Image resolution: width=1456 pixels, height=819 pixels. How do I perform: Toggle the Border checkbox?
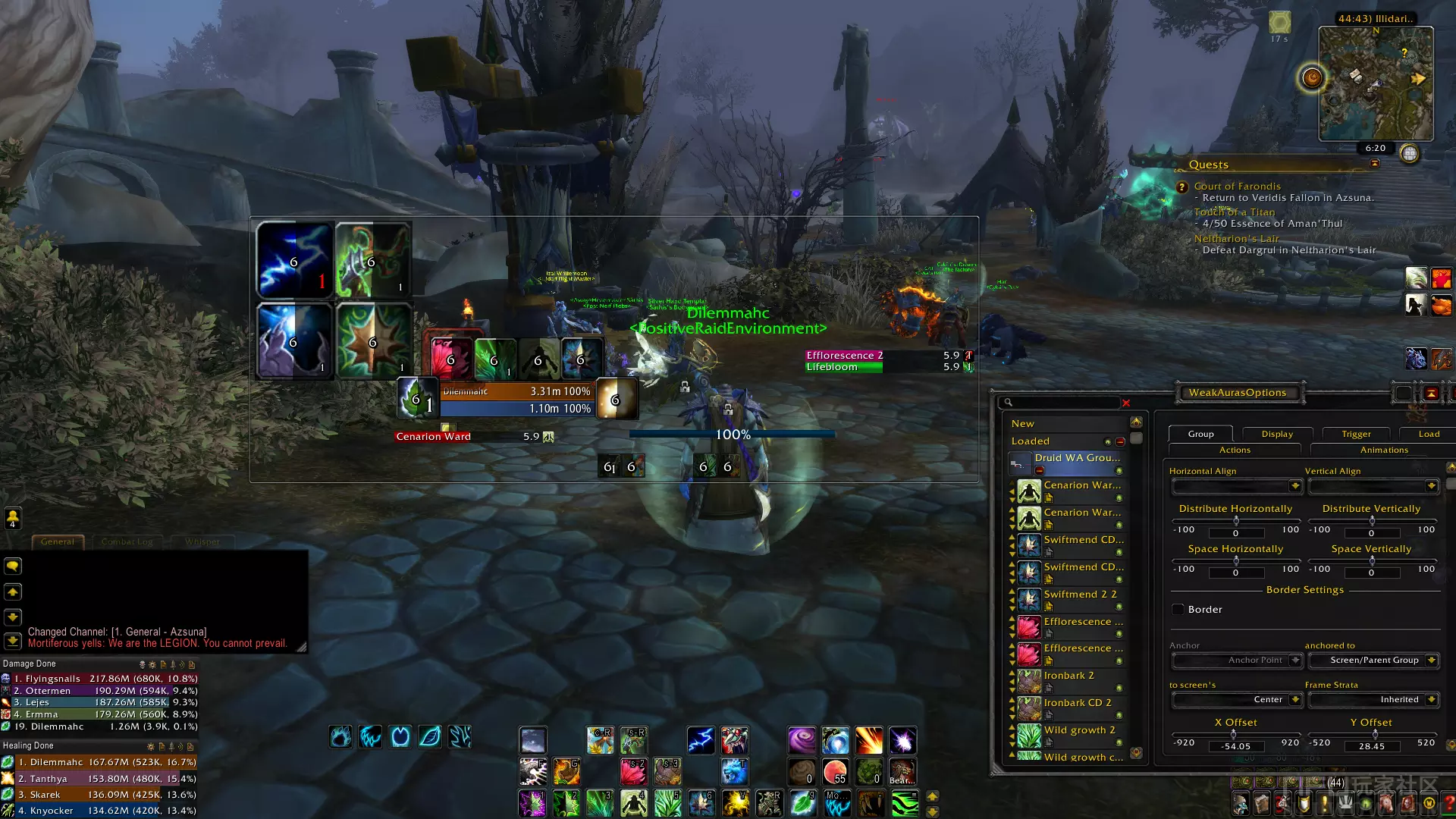click(x=1178, y=610)
